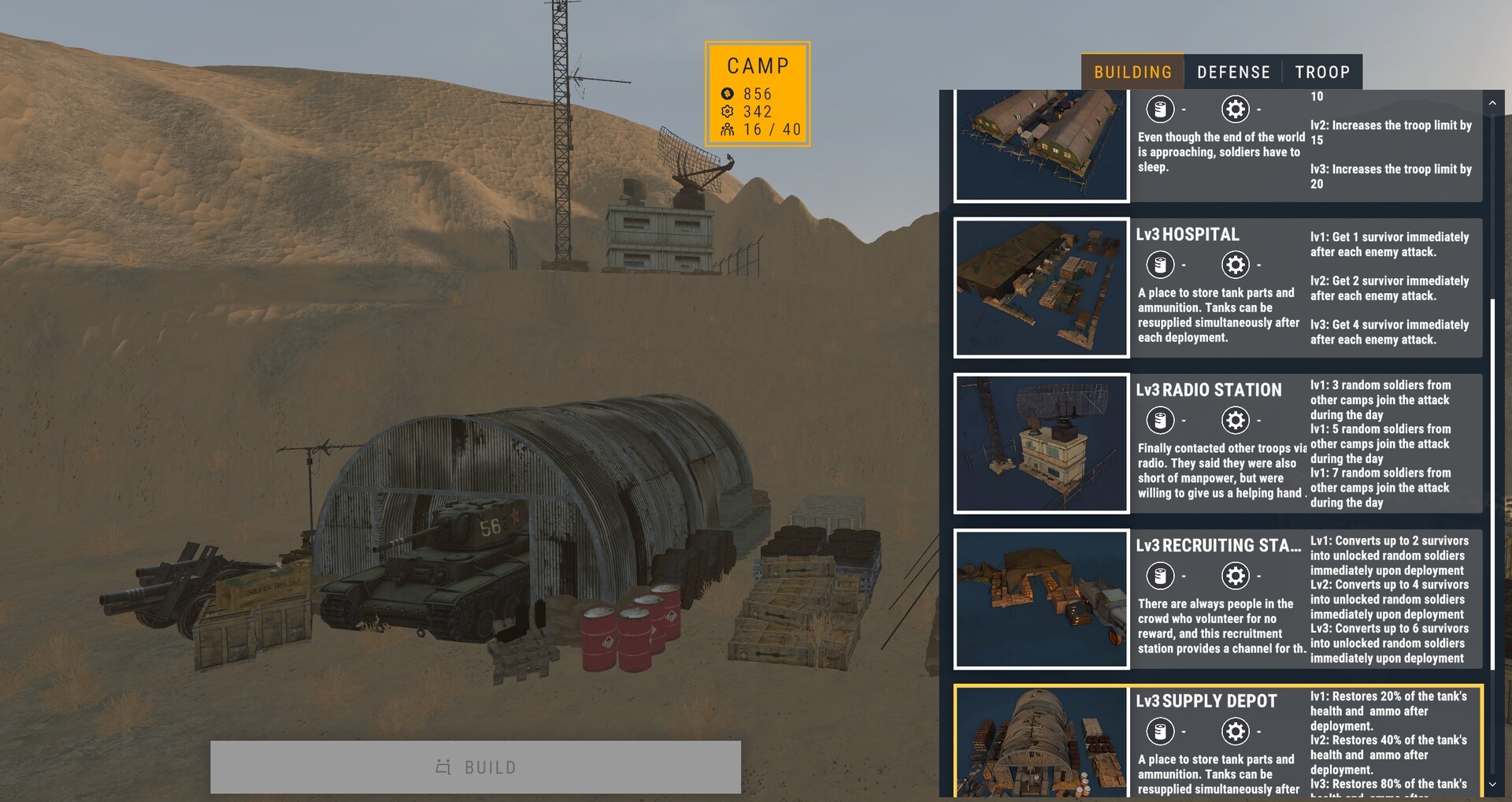This screenshot has width=1512, height=802.
Task: Click the oil drum cost icon on Hospital card
Action: (x=1160, y=265)
